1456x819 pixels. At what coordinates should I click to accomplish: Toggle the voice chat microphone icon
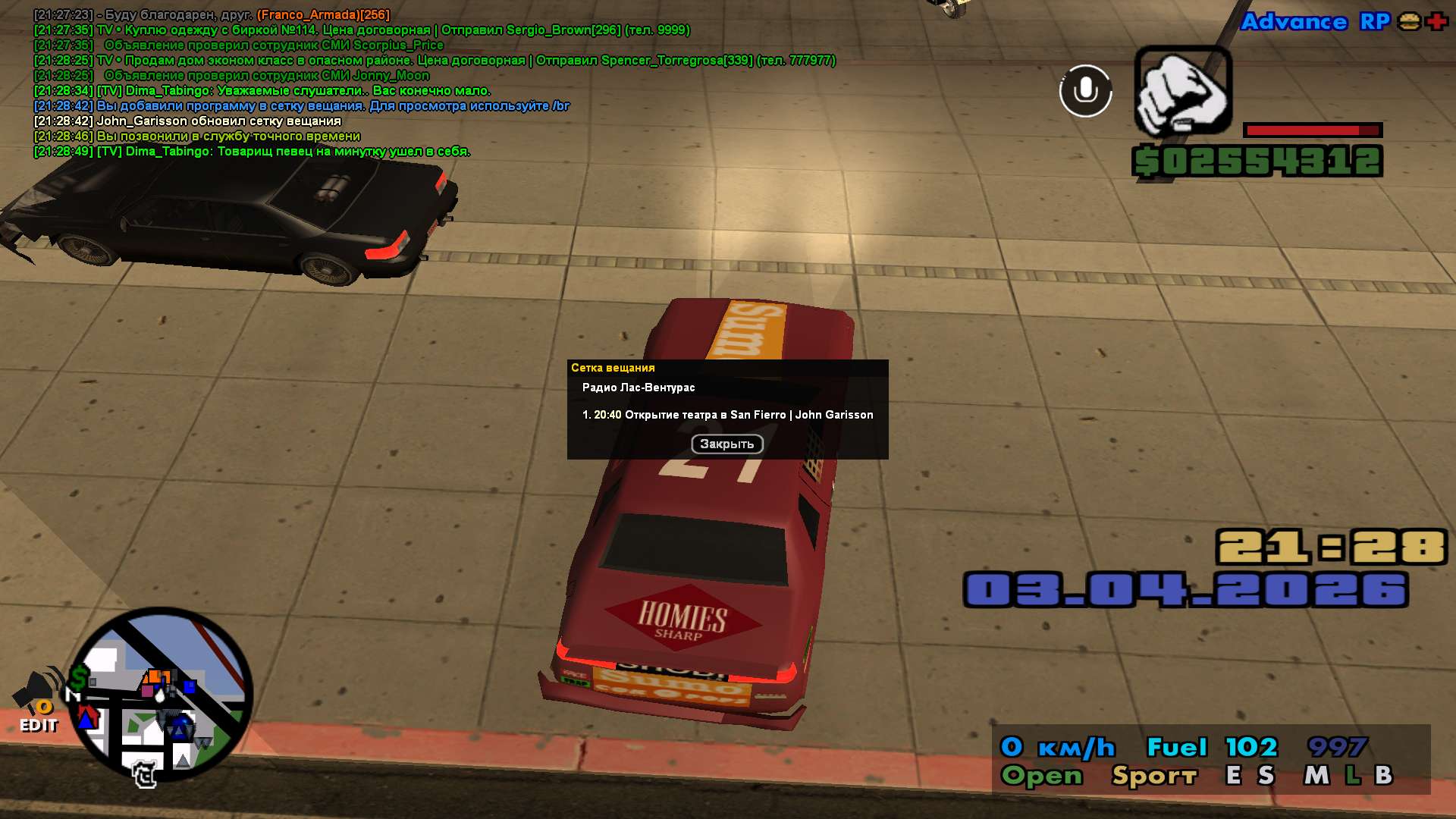tap(1085, 91)
